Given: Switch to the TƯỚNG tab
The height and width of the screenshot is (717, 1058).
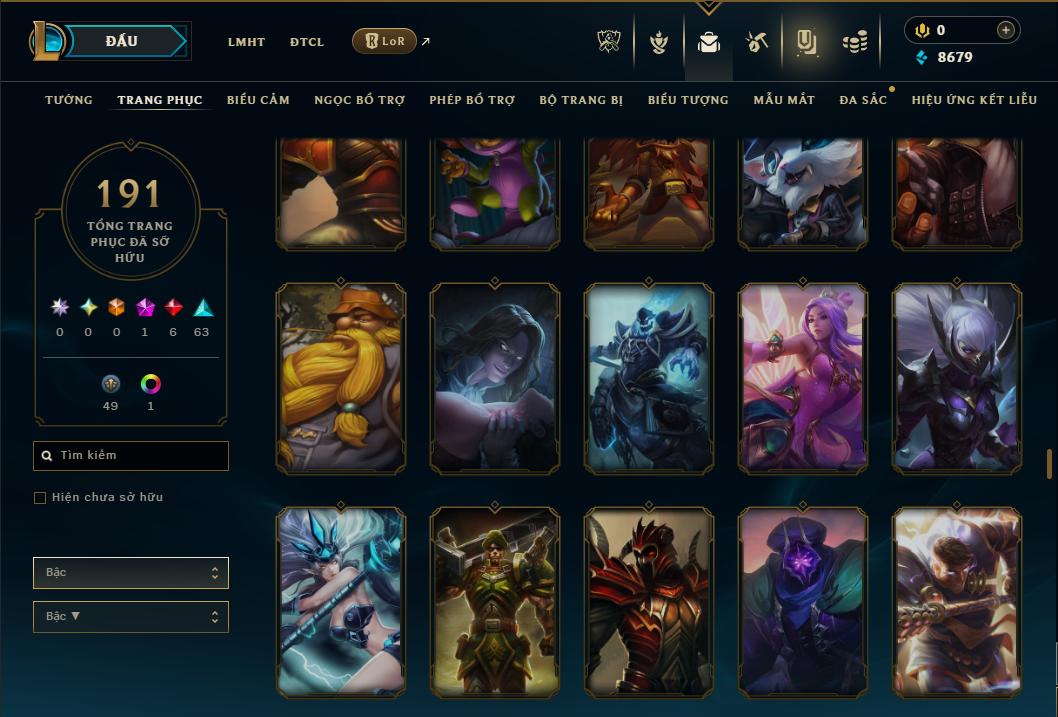Looking at the screenshot, I should click(69, 100).
